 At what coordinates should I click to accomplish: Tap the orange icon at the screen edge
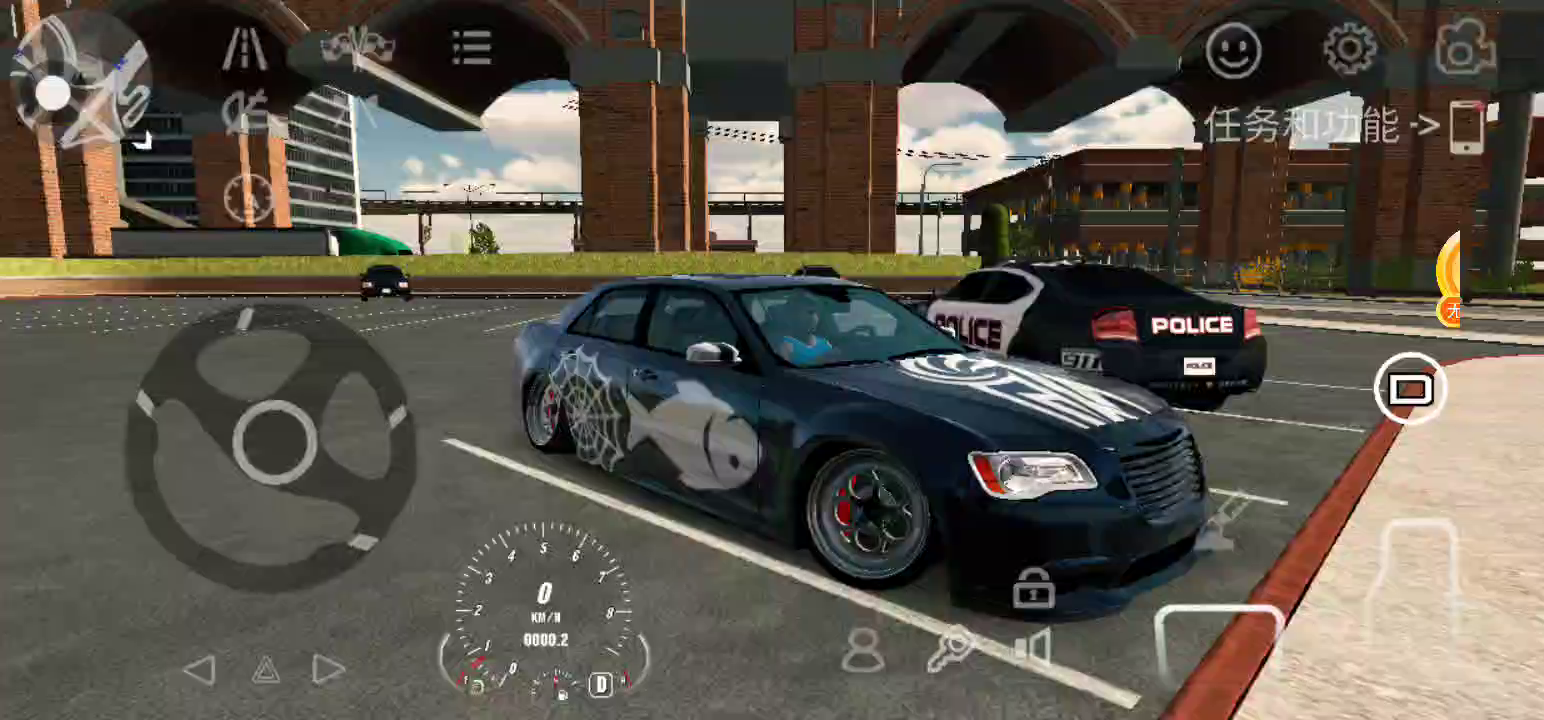(1449, 278)
